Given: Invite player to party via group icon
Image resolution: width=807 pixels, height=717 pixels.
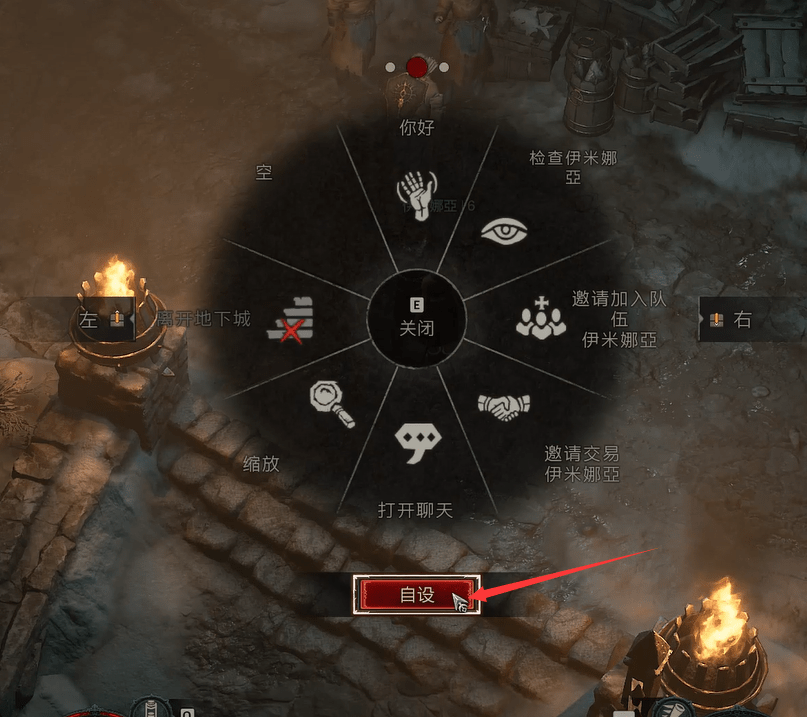Looking at the screenshot, I should [x=541, y=318].
